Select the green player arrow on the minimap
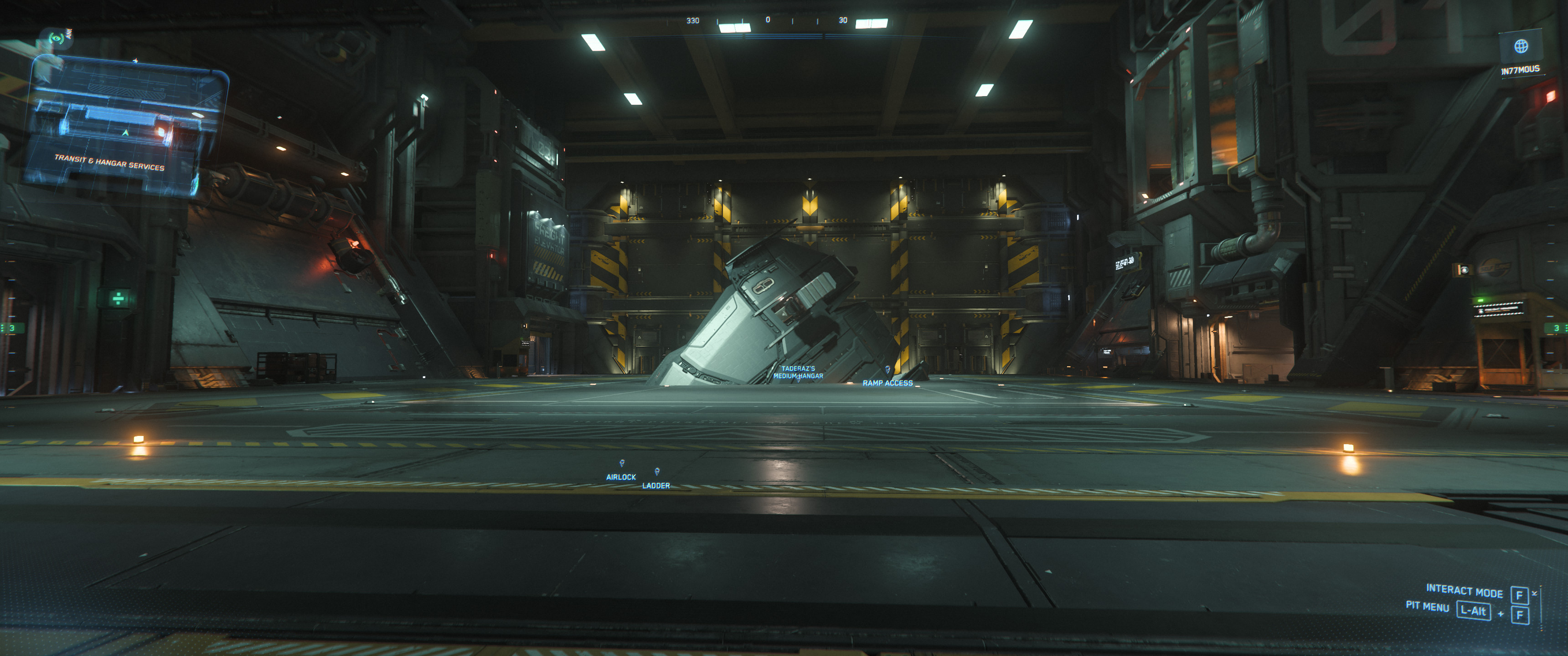Viewport: 1568px width, 656px height. point(125,133)
